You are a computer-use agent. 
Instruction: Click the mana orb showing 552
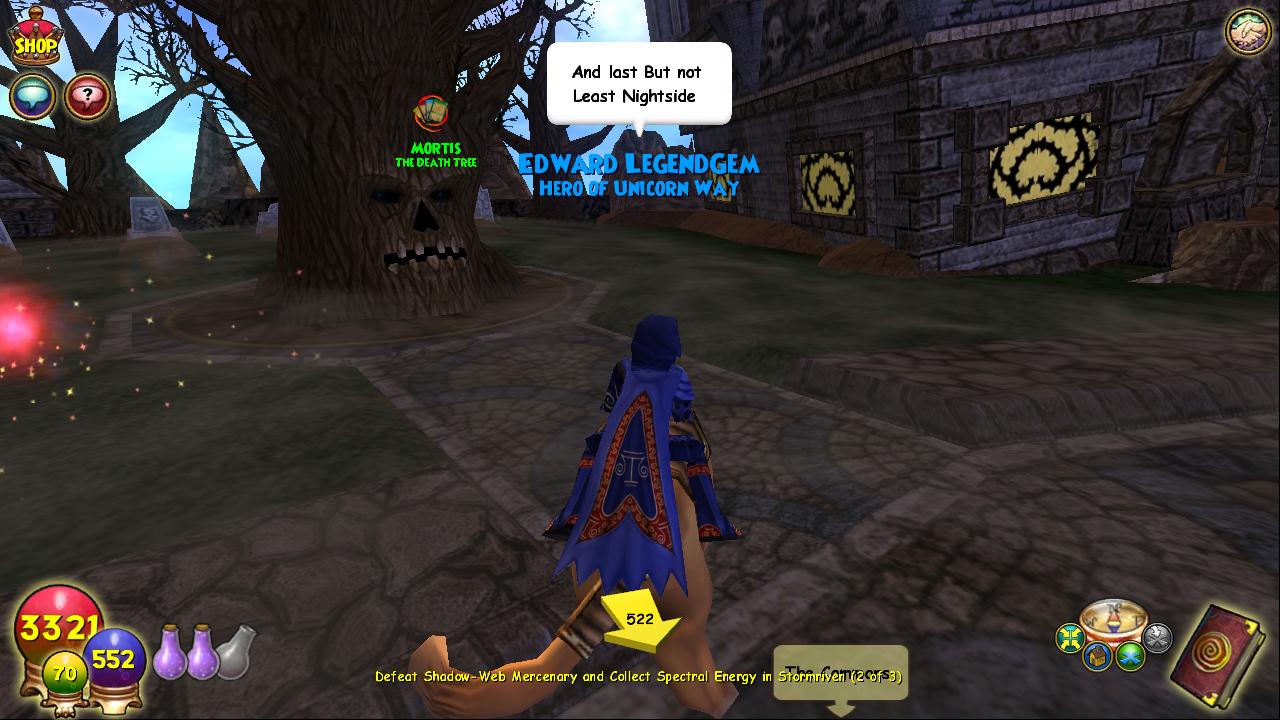coord(112,658)
